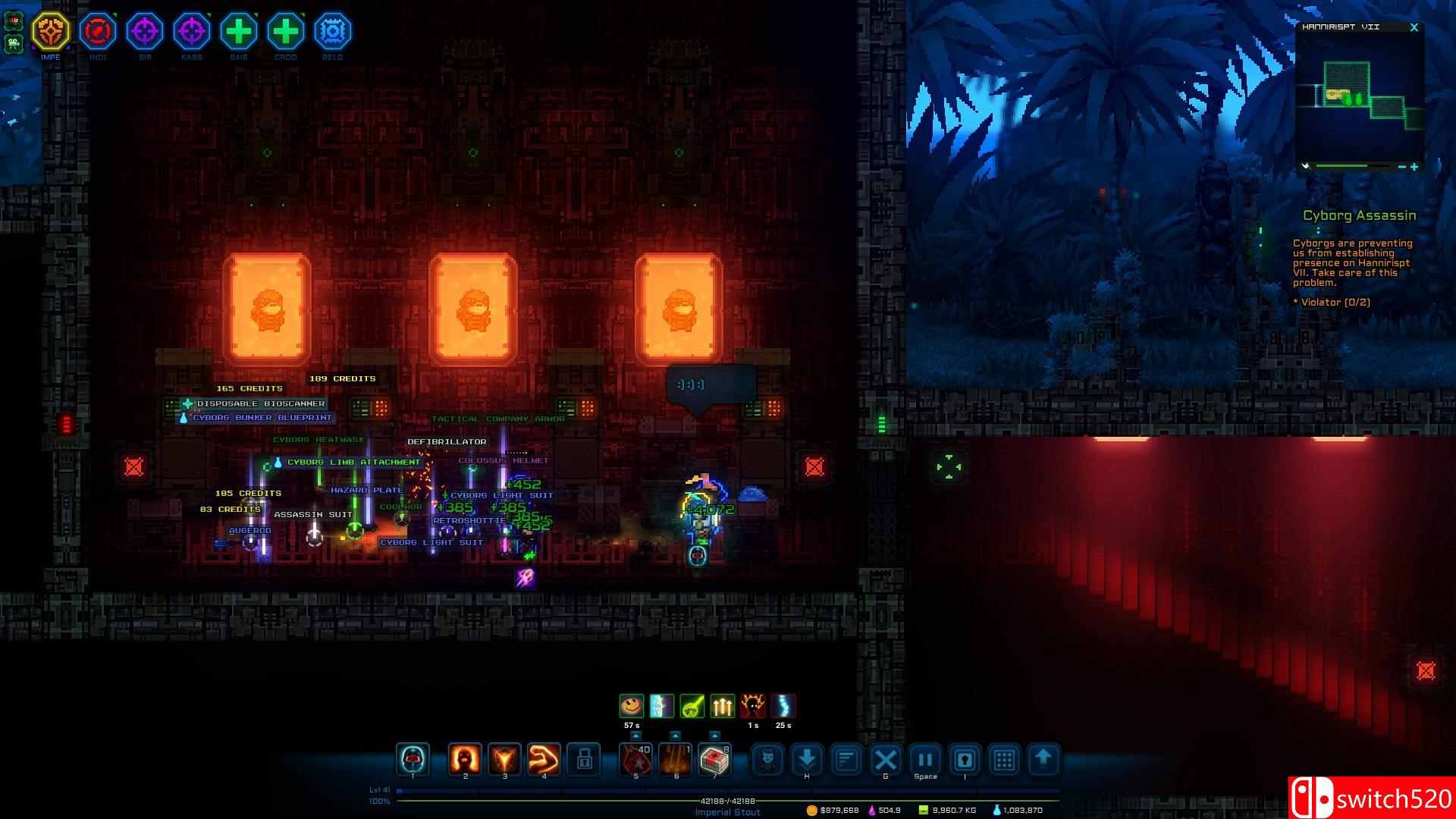Use the flaming screaming face ability
Image resolution: width=1456 pixels, height=819 pixels.
pyautogui.click(x=465, y=759)
